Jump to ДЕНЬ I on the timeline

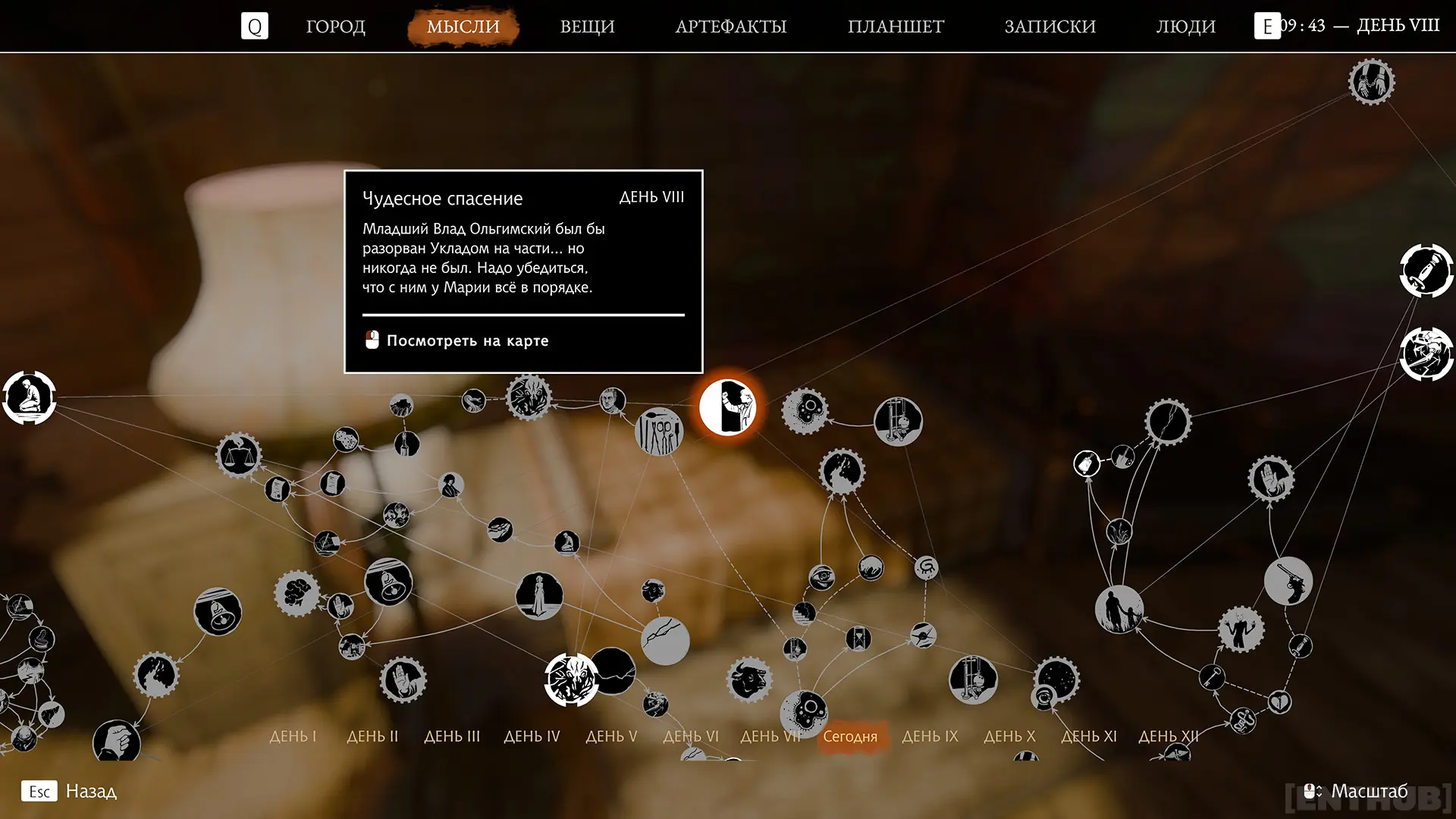pyautogui.click(x=293, y=736)
